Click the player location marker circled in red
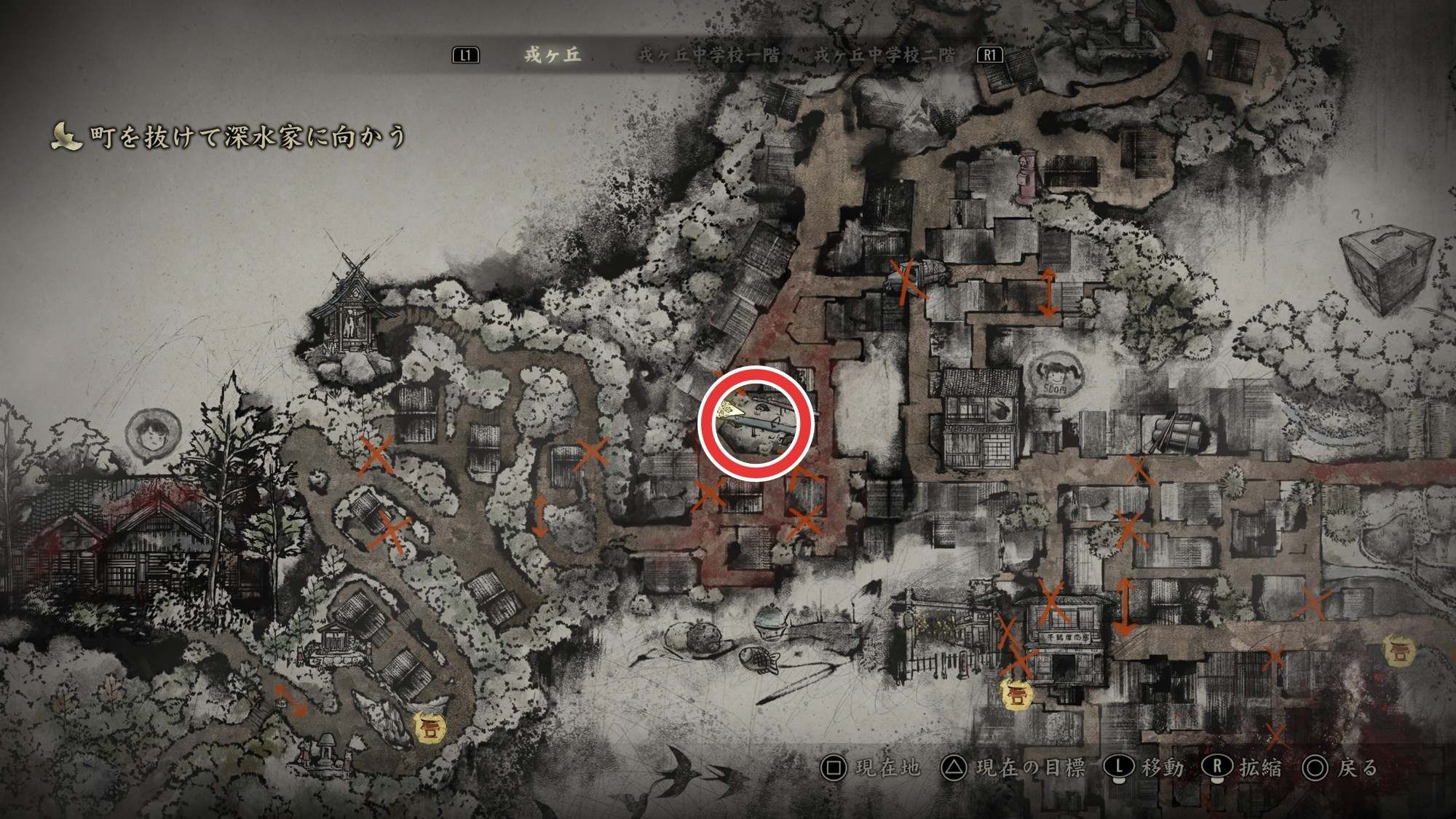Image resolution: width=1456 pixels, height=819 pixels. coord(732,411)
